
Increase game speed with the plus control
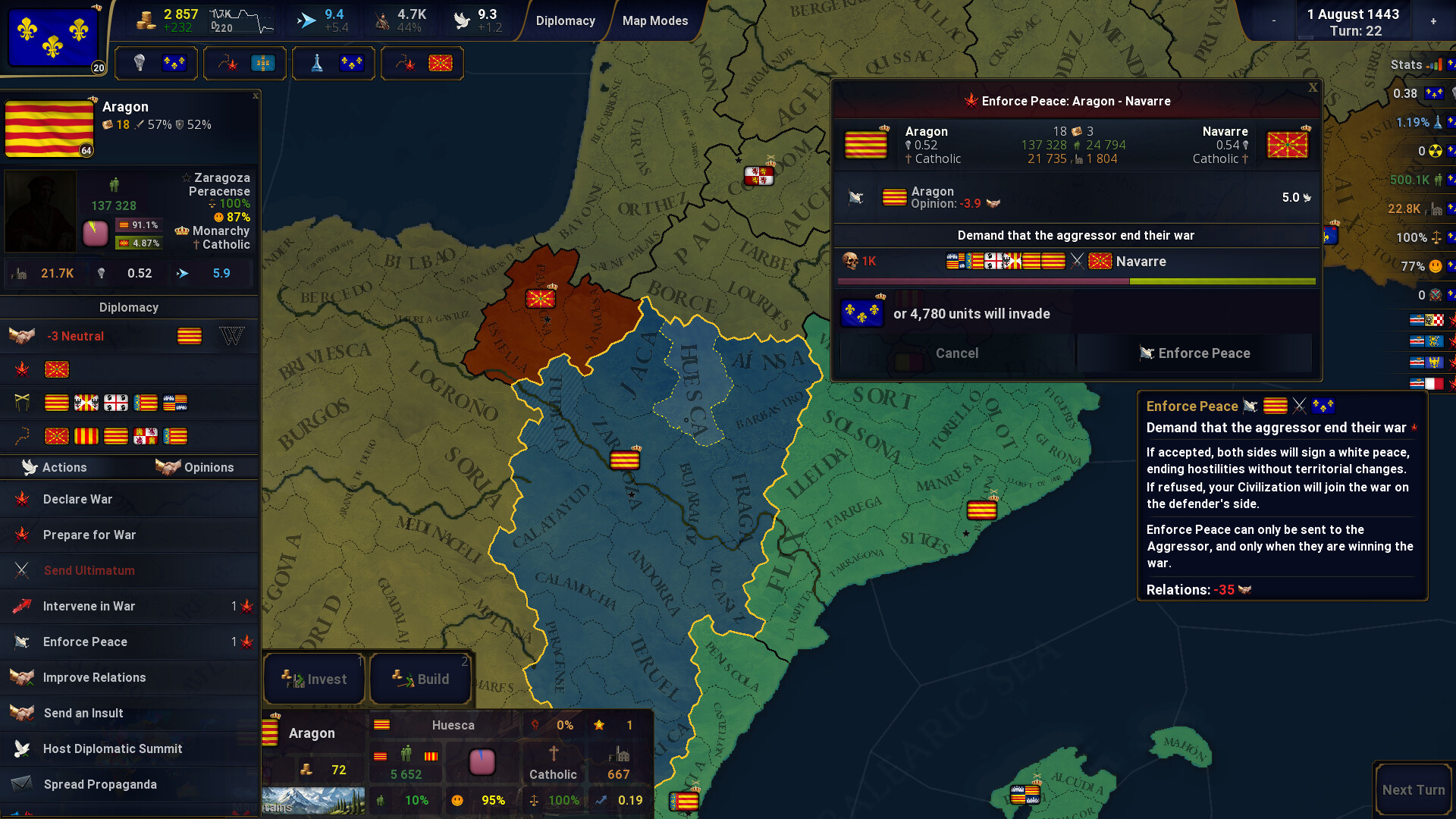(1433, 20)
